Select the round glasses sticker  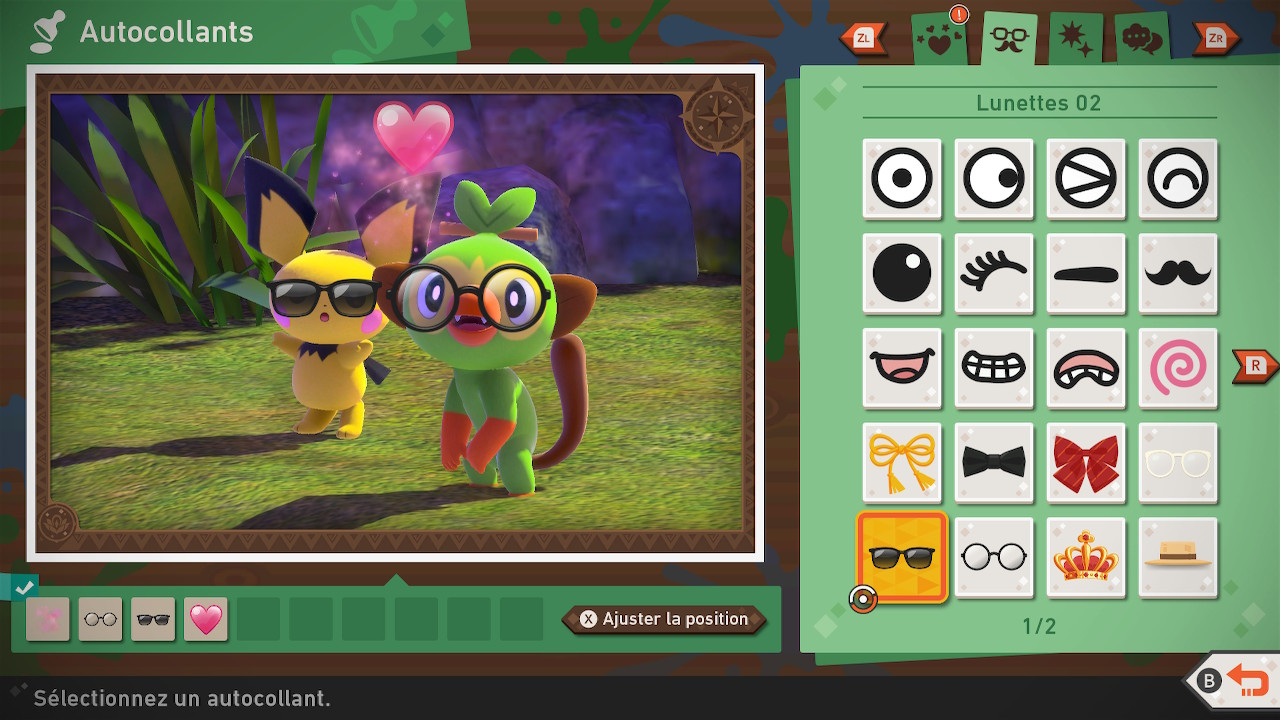click(x=994, y=558)
